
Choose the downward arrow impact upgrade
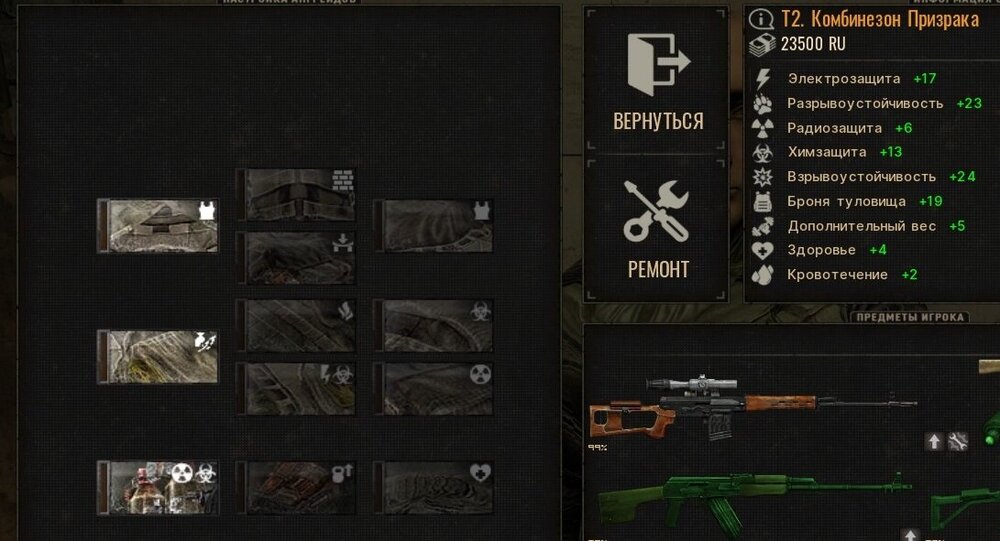(x=297, y=257)
